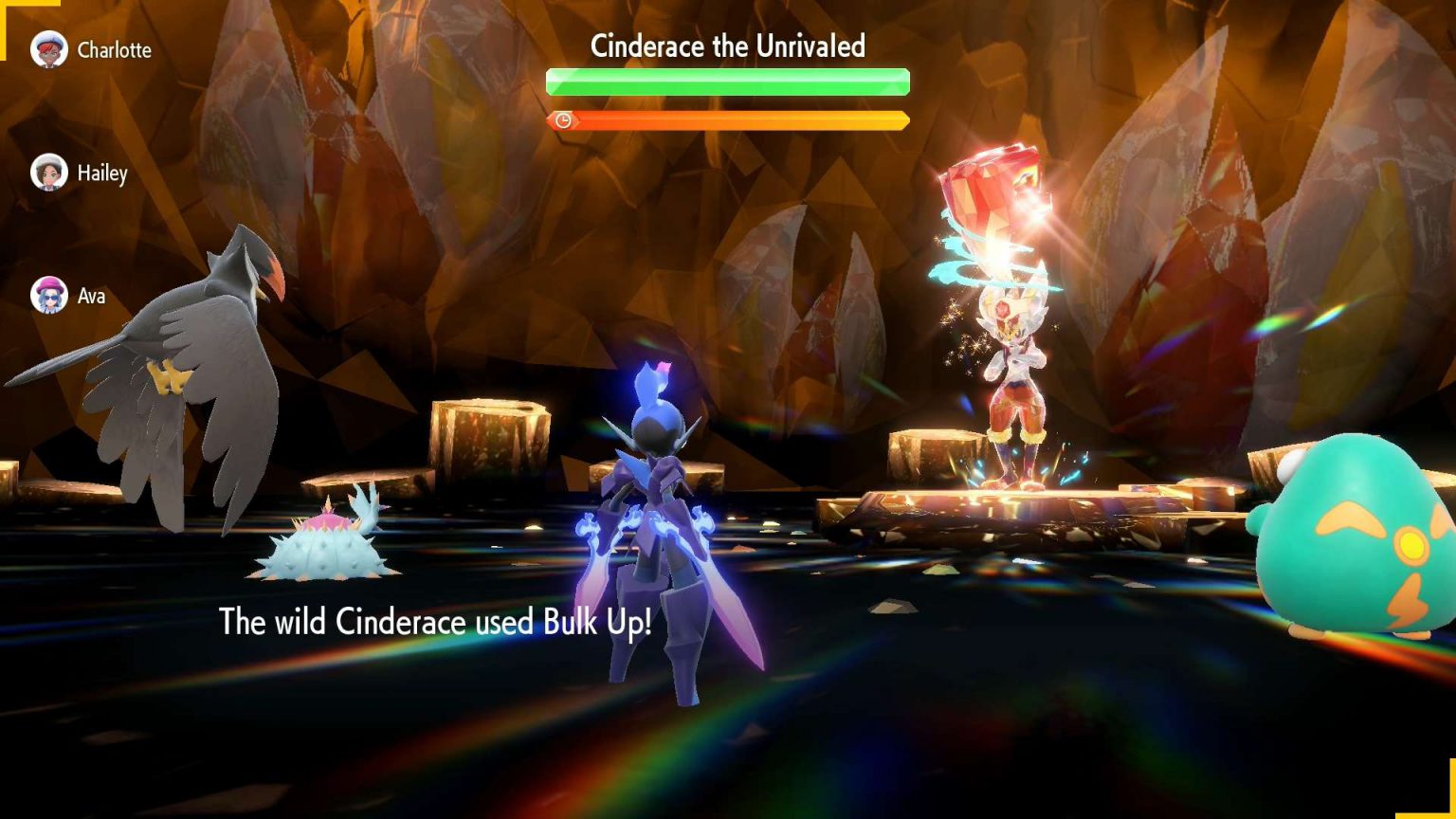Click the clock icon on the raid timer bar
The width and height of the screenshot is (1456, 819).
click(565, 121)
